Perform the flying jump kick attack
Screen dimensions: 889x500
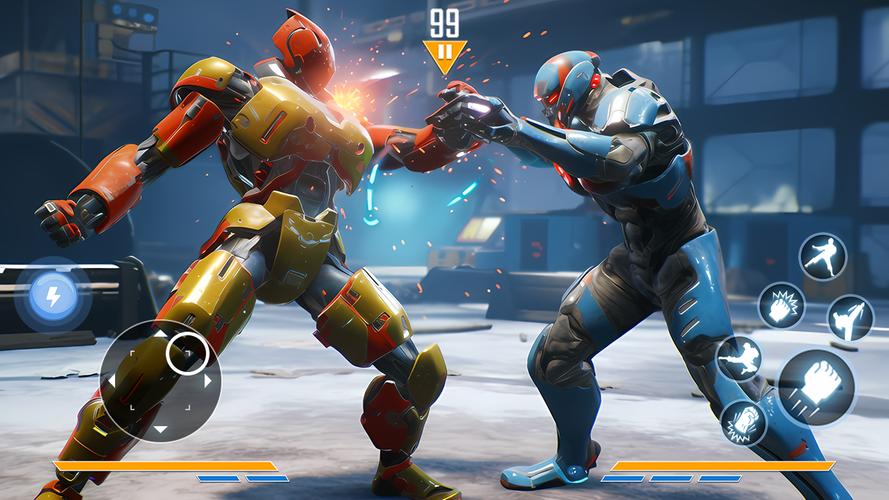(739, 358)
